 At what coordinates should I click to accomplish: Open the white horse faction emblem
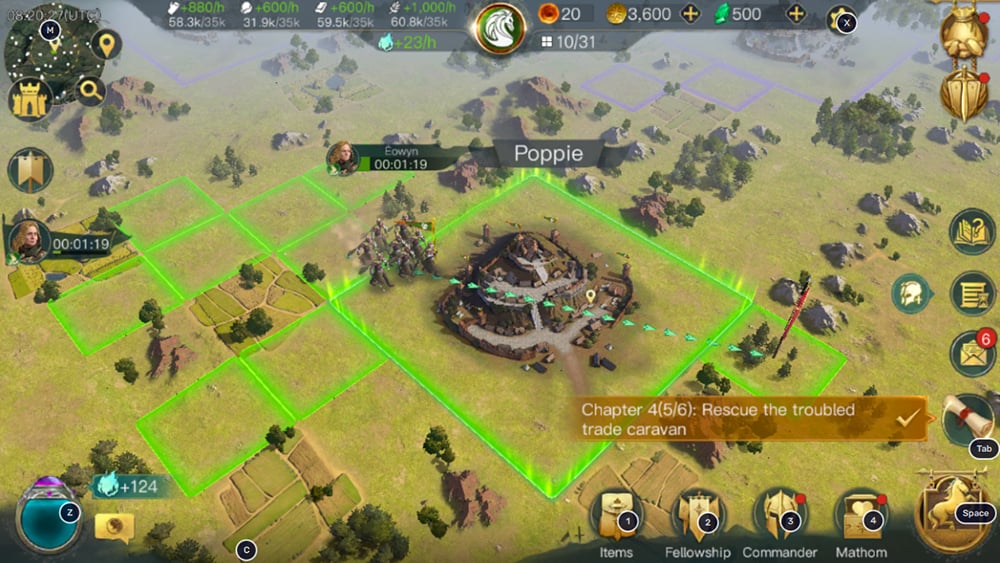500,27
